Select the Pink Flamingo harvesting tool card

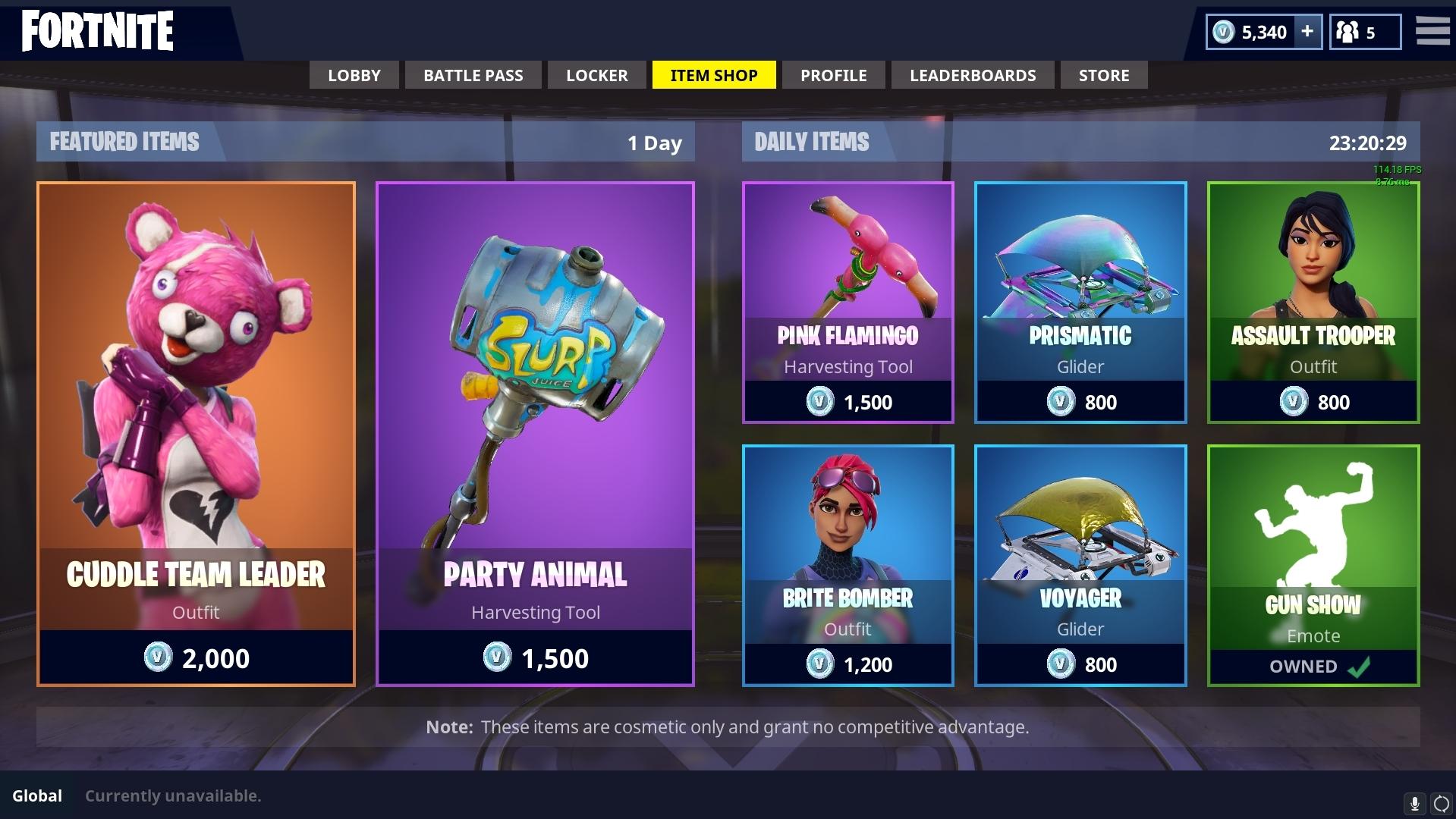[x=847, y=301]
